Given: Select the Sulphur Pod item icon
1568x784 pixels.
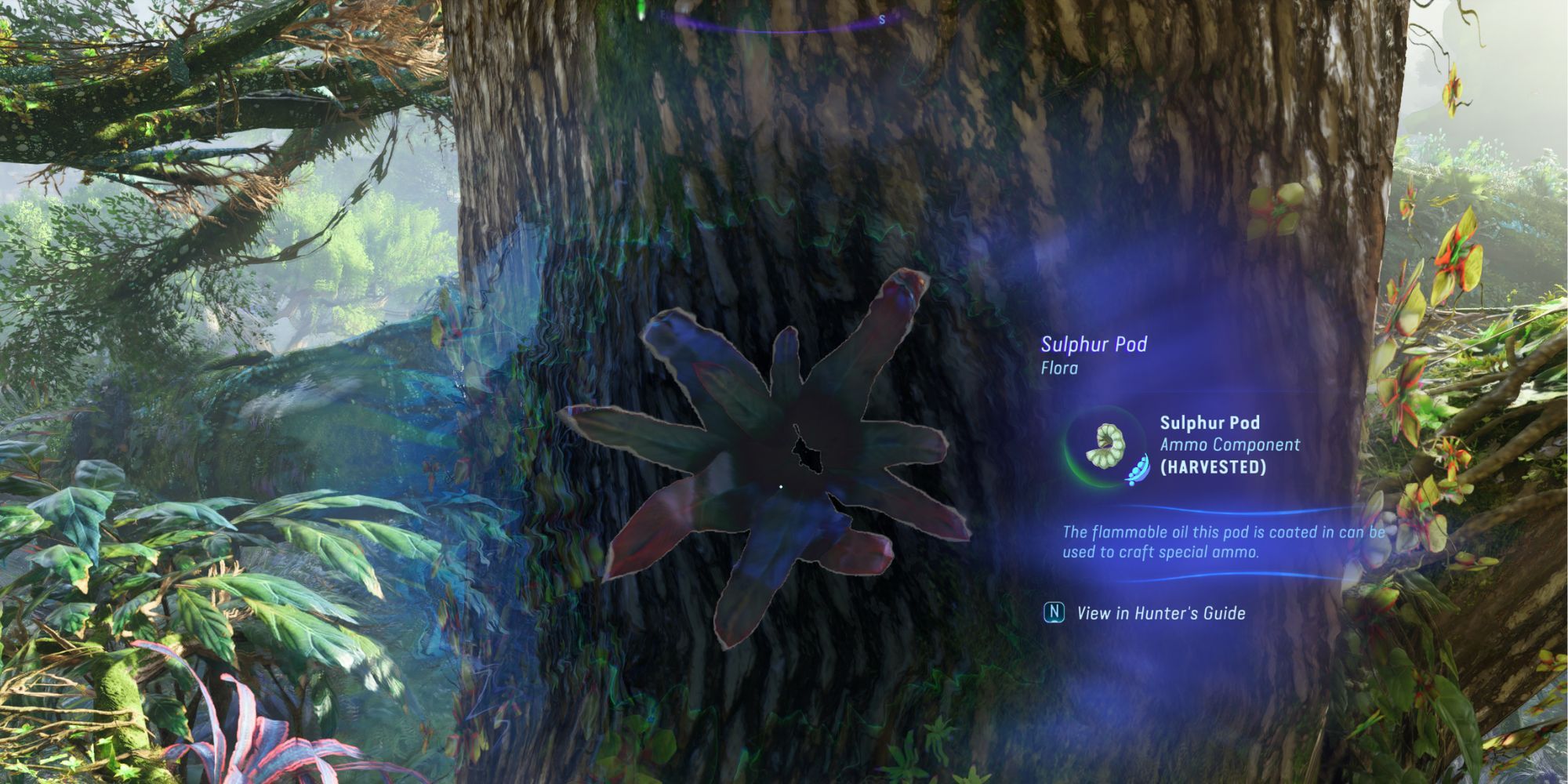Looking at the screenshot, I should 1105,445.
